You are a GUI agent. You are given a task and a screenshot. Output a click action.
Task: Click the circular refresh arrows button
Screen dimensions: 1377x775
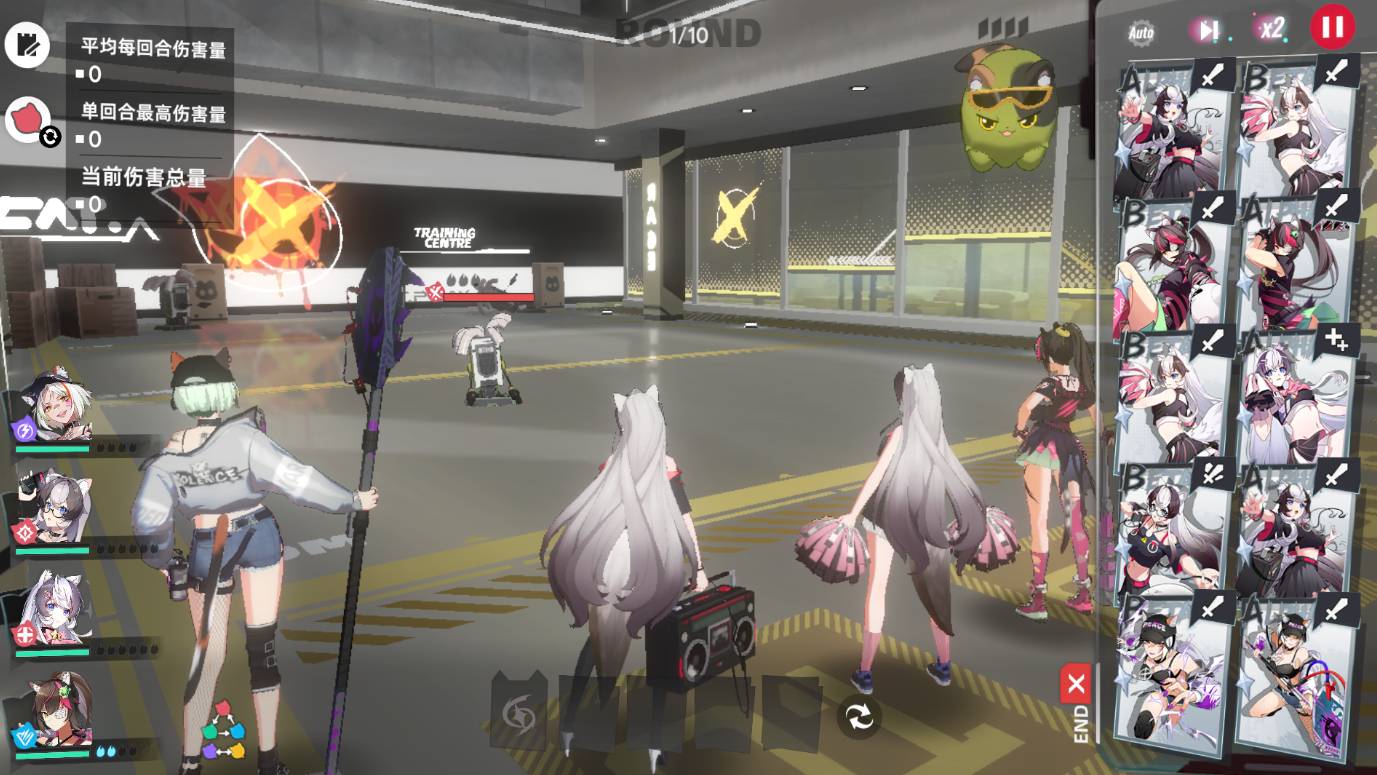tap(859, 717)
